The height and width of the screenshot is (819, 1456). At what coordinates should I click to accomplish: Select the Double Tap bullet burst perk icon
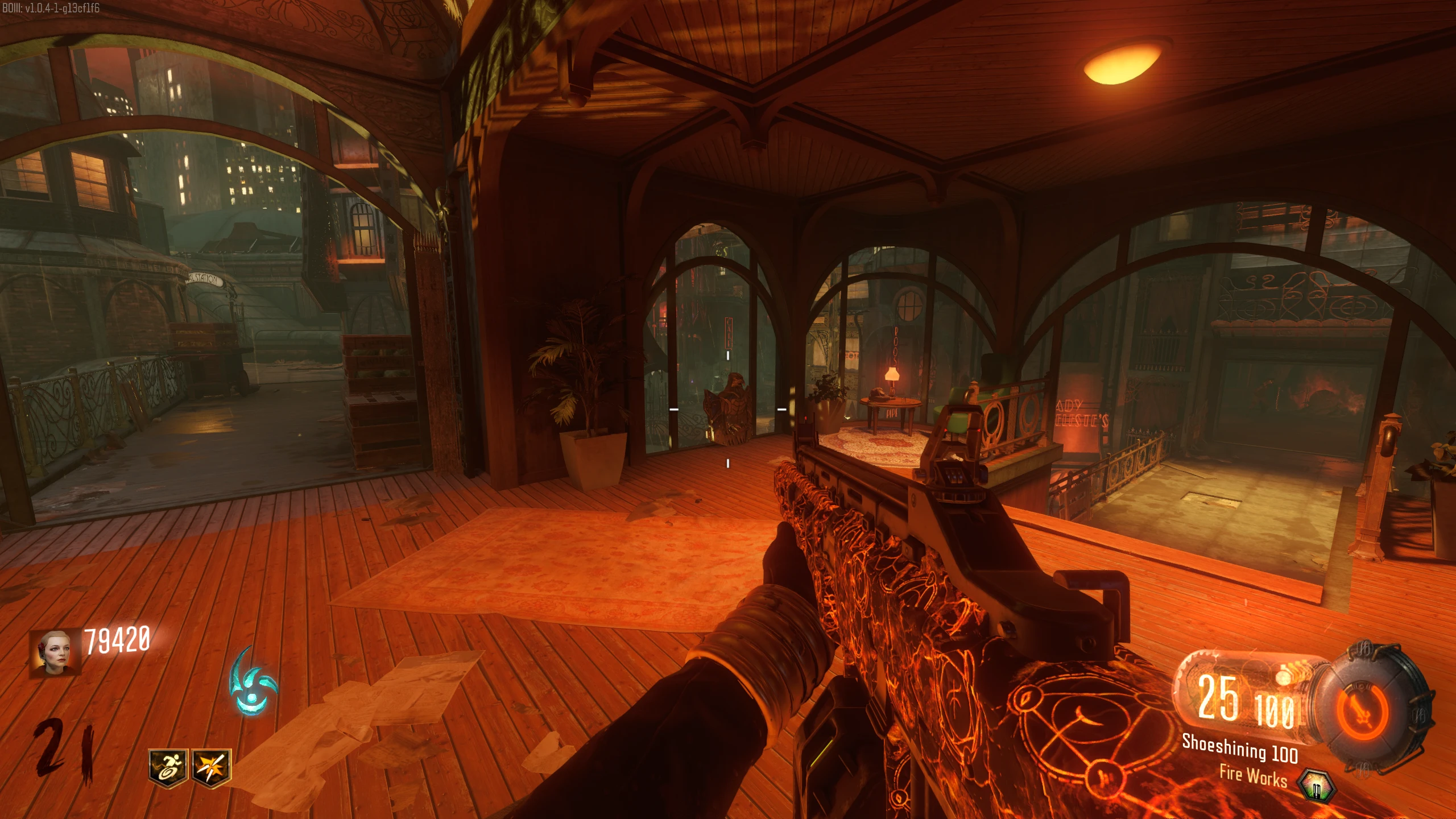211,768
